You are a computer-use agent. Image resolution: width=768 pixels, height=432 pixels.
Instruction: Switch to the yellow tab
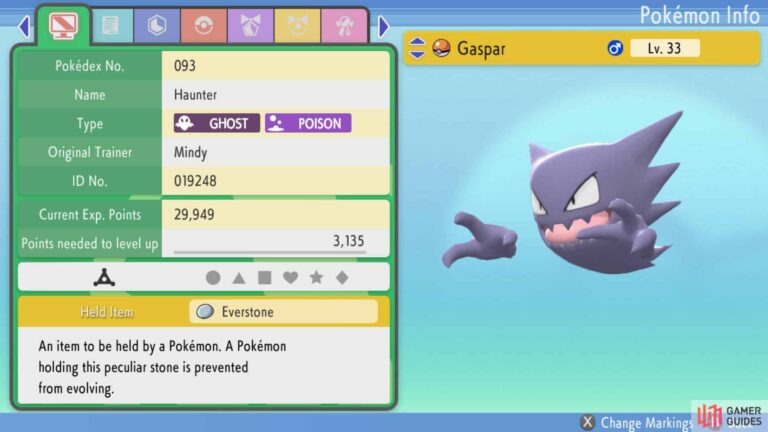click(x=295, y=27)
